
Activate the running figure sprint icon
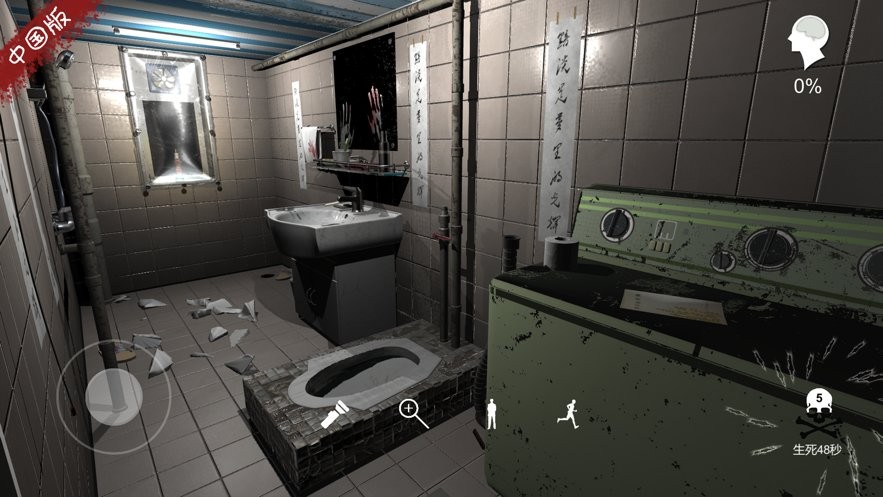(568, 413)
